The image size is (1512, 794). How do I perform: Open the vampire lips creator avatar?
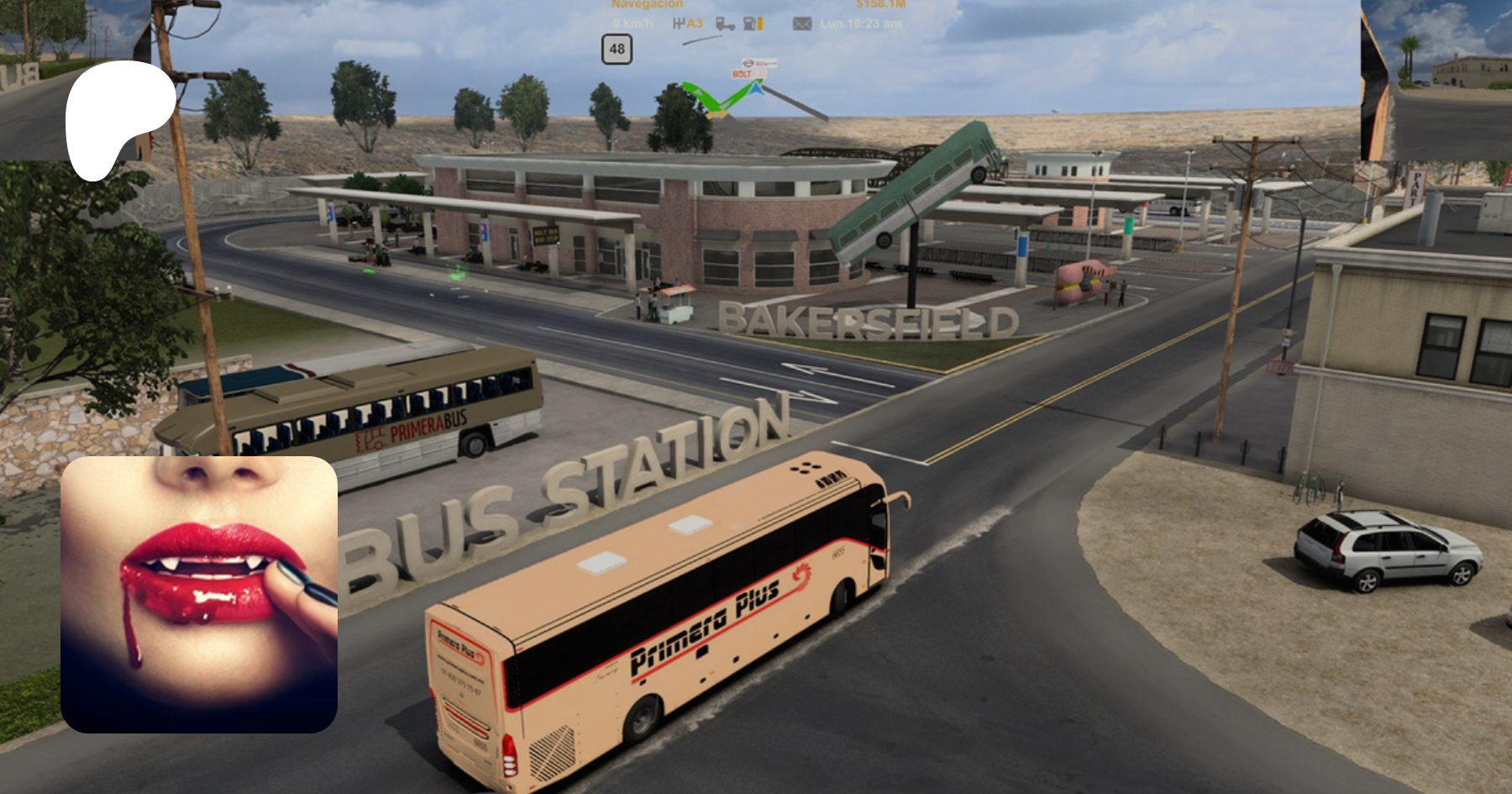(199, 594)
